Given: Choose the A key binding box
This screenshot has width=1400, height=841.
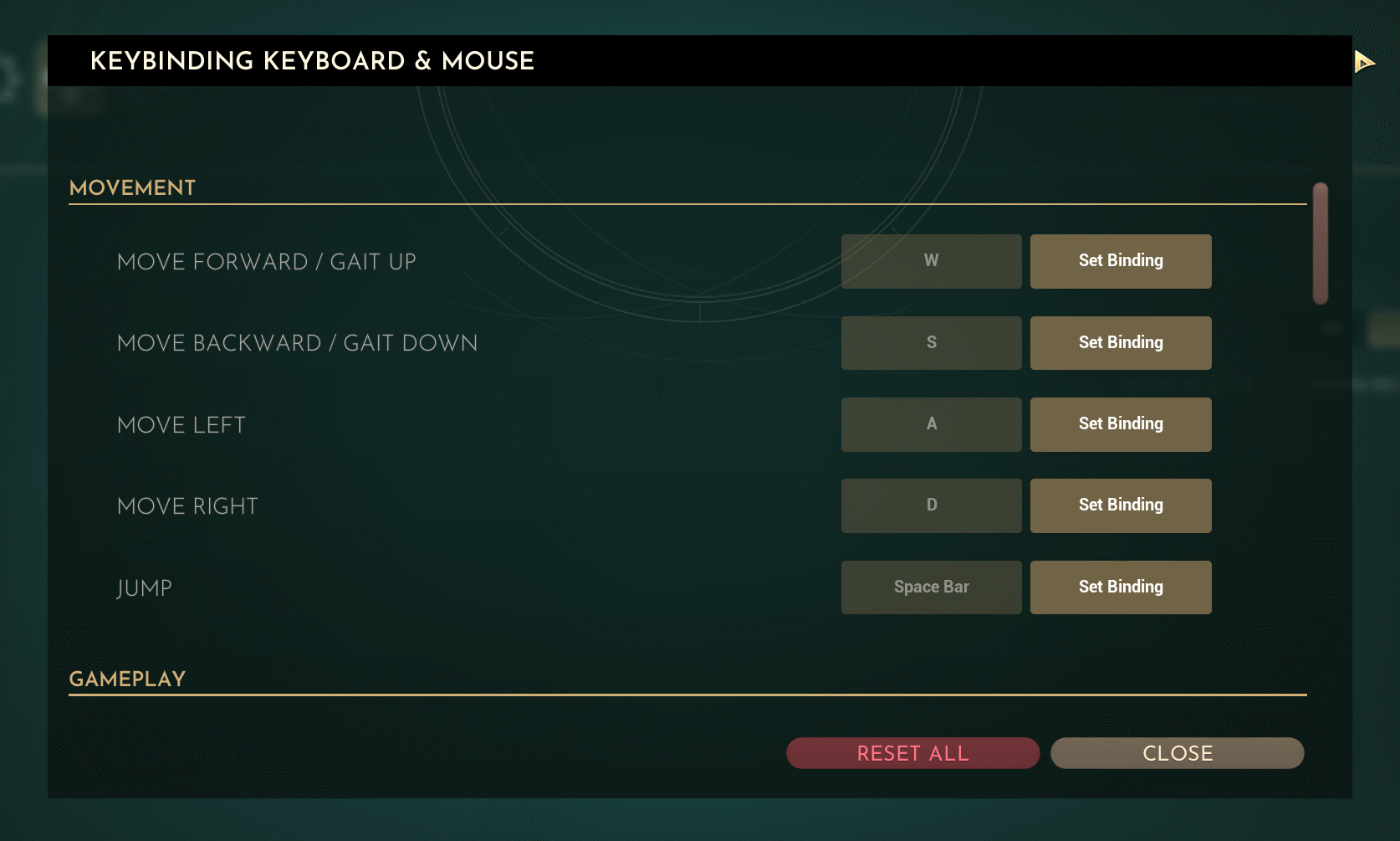Looking at the screenshot, I should click(x=931, y=424).
